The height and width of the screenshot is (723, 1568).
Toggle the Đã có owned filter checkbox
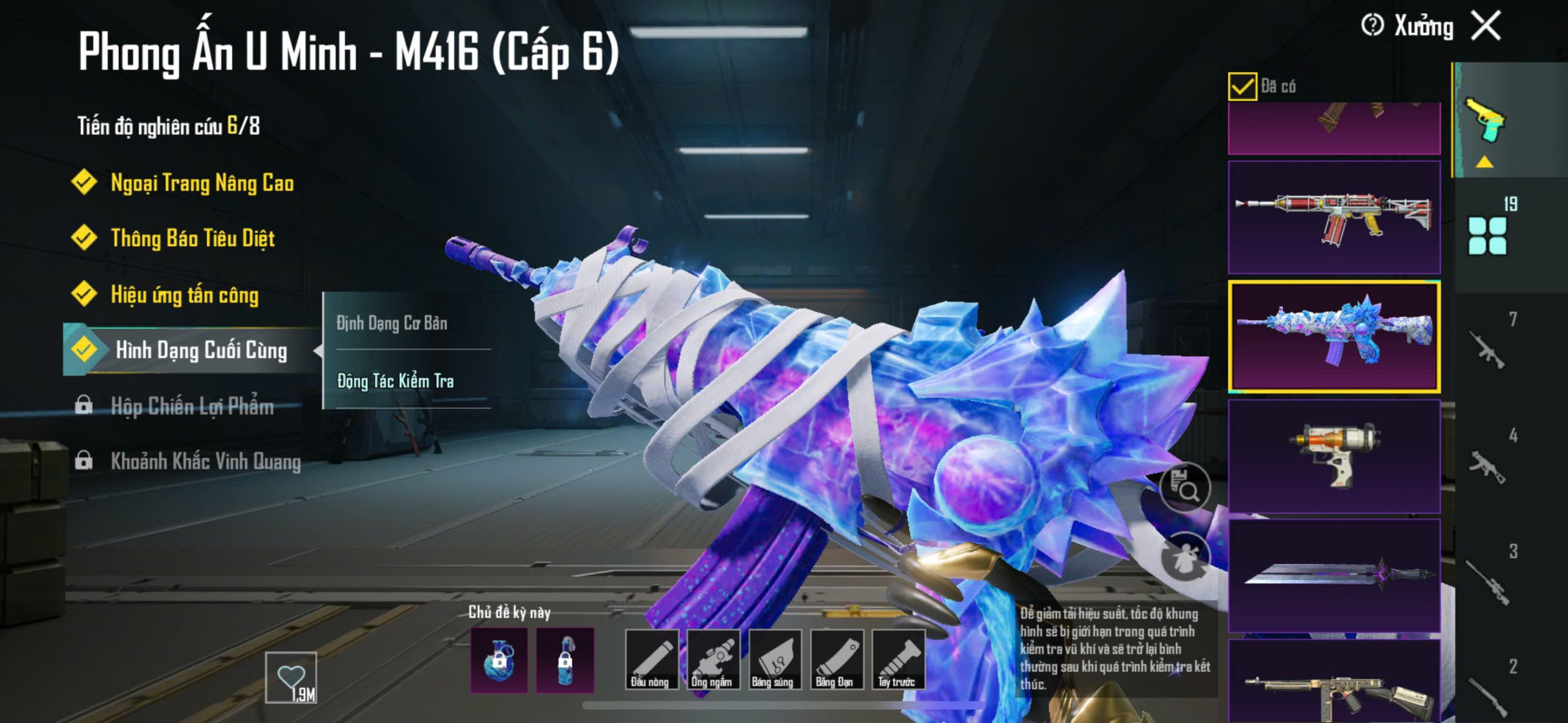(x=1242, y=86)
